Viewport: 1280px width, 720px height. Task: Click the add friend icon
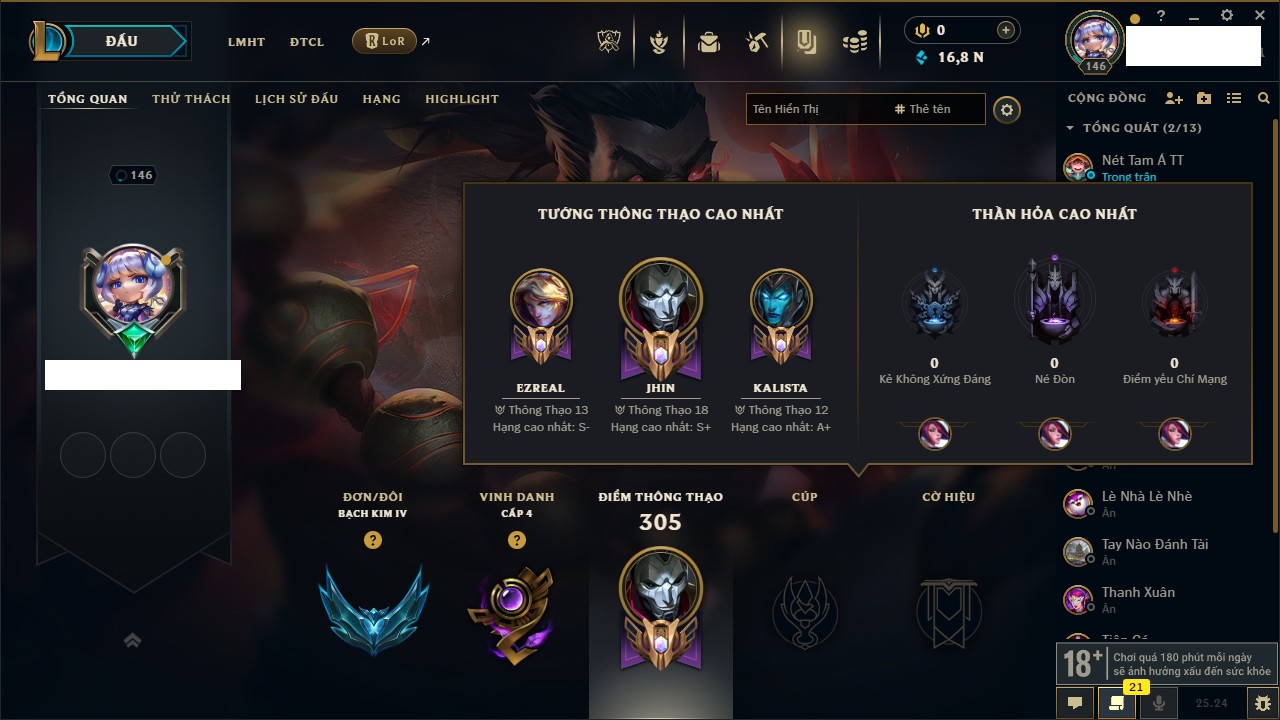coord(1174,98)
